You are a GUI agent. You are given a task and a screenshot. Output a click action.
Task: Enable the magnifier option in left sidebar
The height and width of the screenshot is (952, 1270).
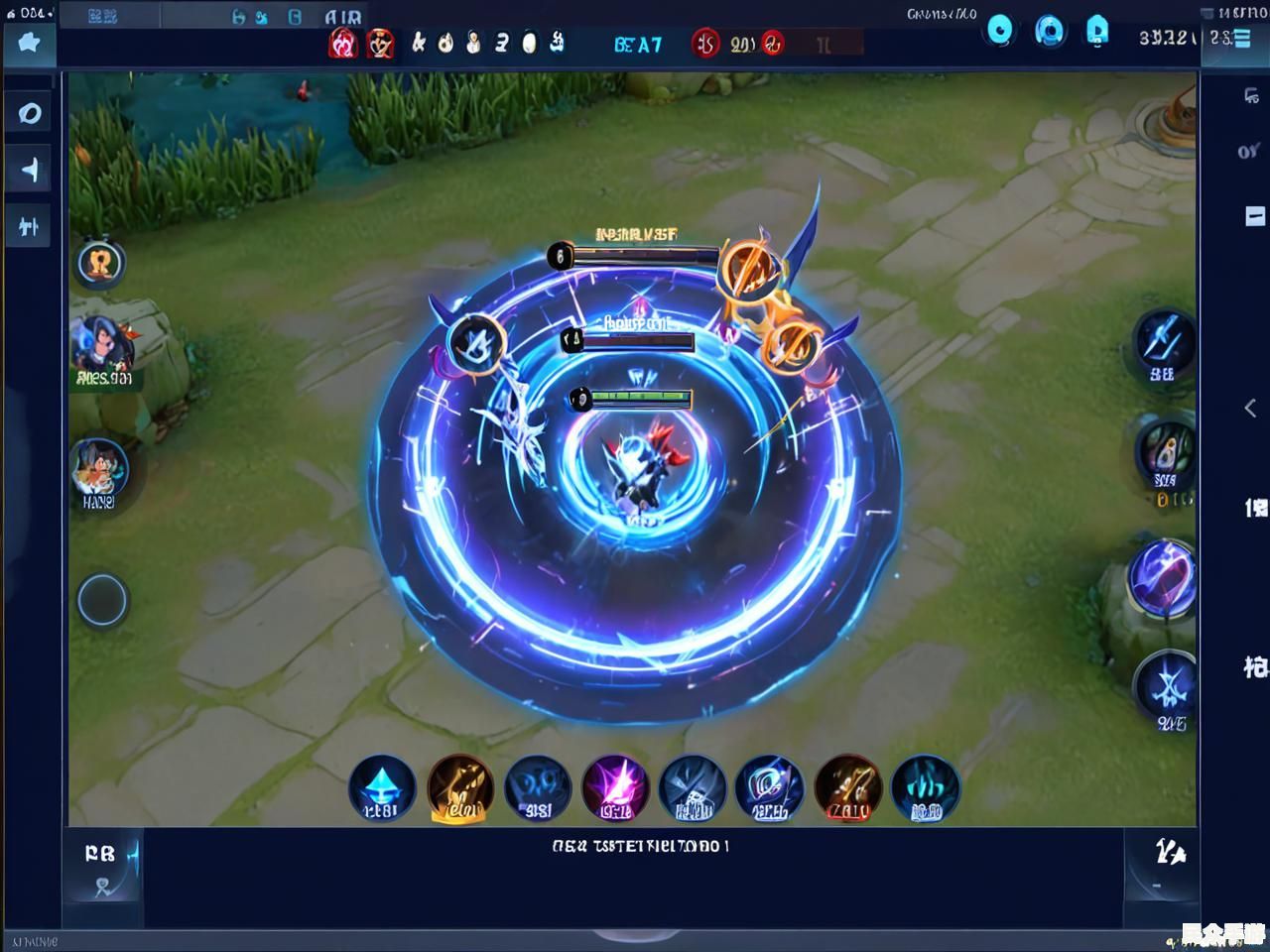coord(28,113)
